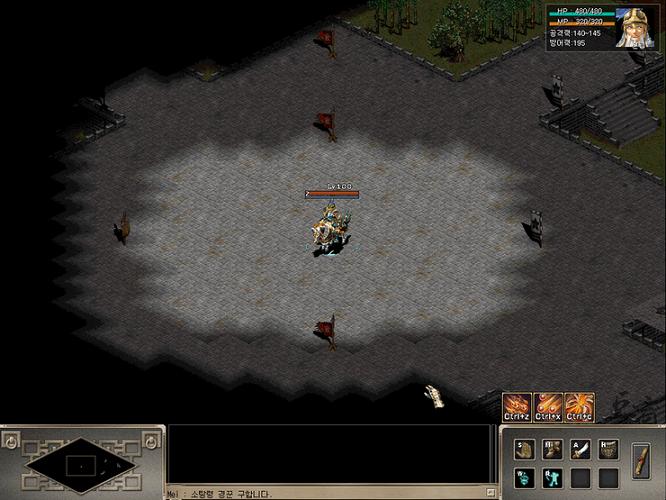Select the move command with figure icon
Viewport: 666px width, 500px height.
click(x=552, y=449)
